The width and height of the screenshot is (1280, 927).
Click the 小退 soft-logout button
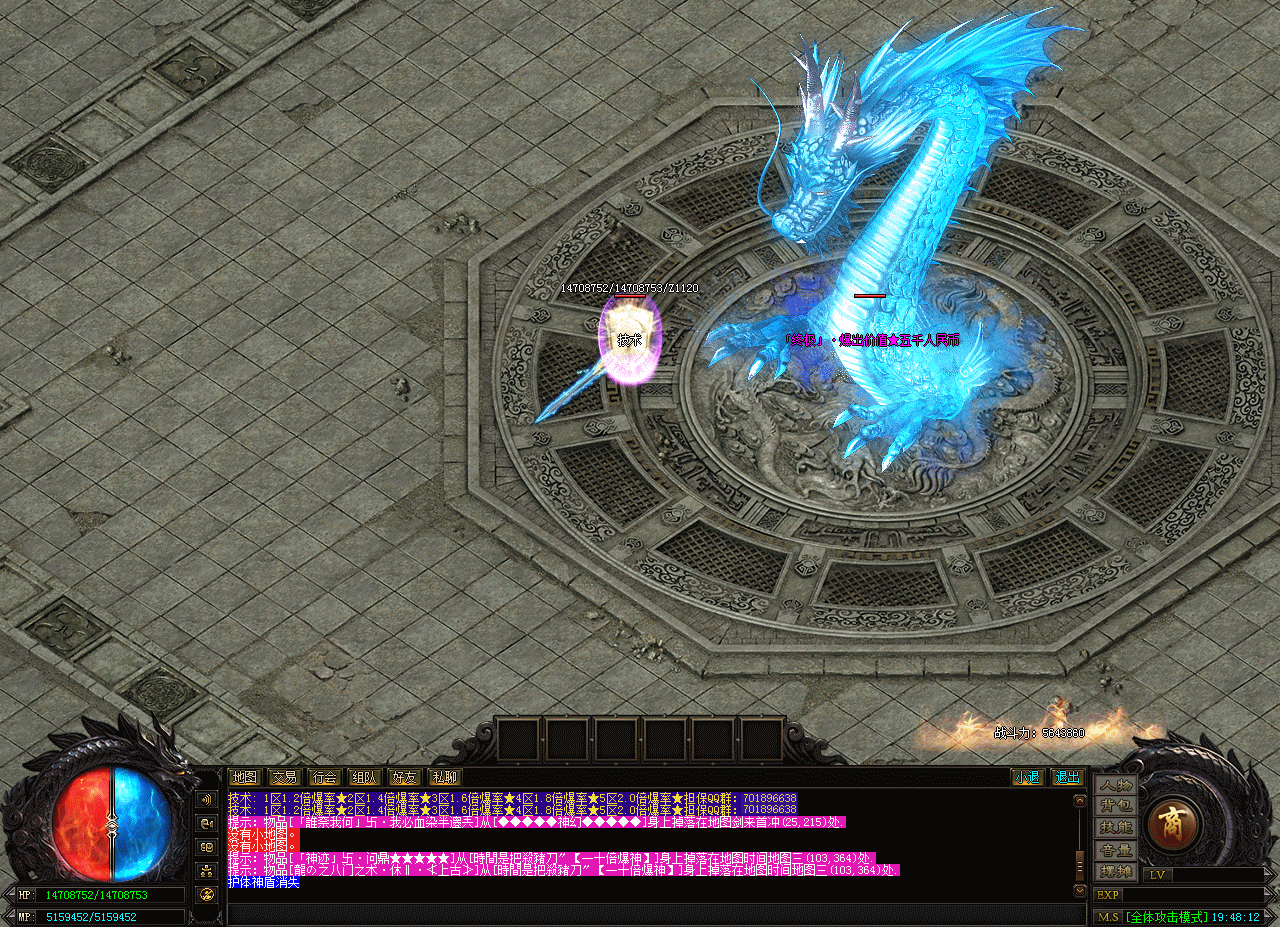(1027, 777)
